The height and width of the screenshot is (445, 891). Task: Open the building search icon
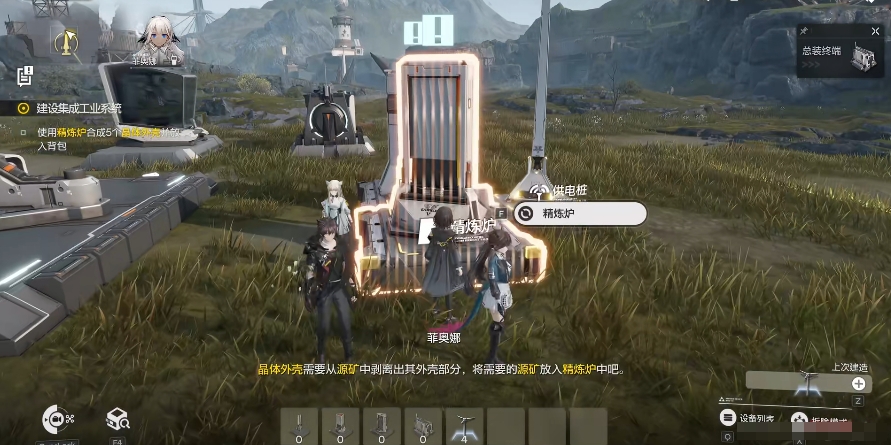(117, 419)
